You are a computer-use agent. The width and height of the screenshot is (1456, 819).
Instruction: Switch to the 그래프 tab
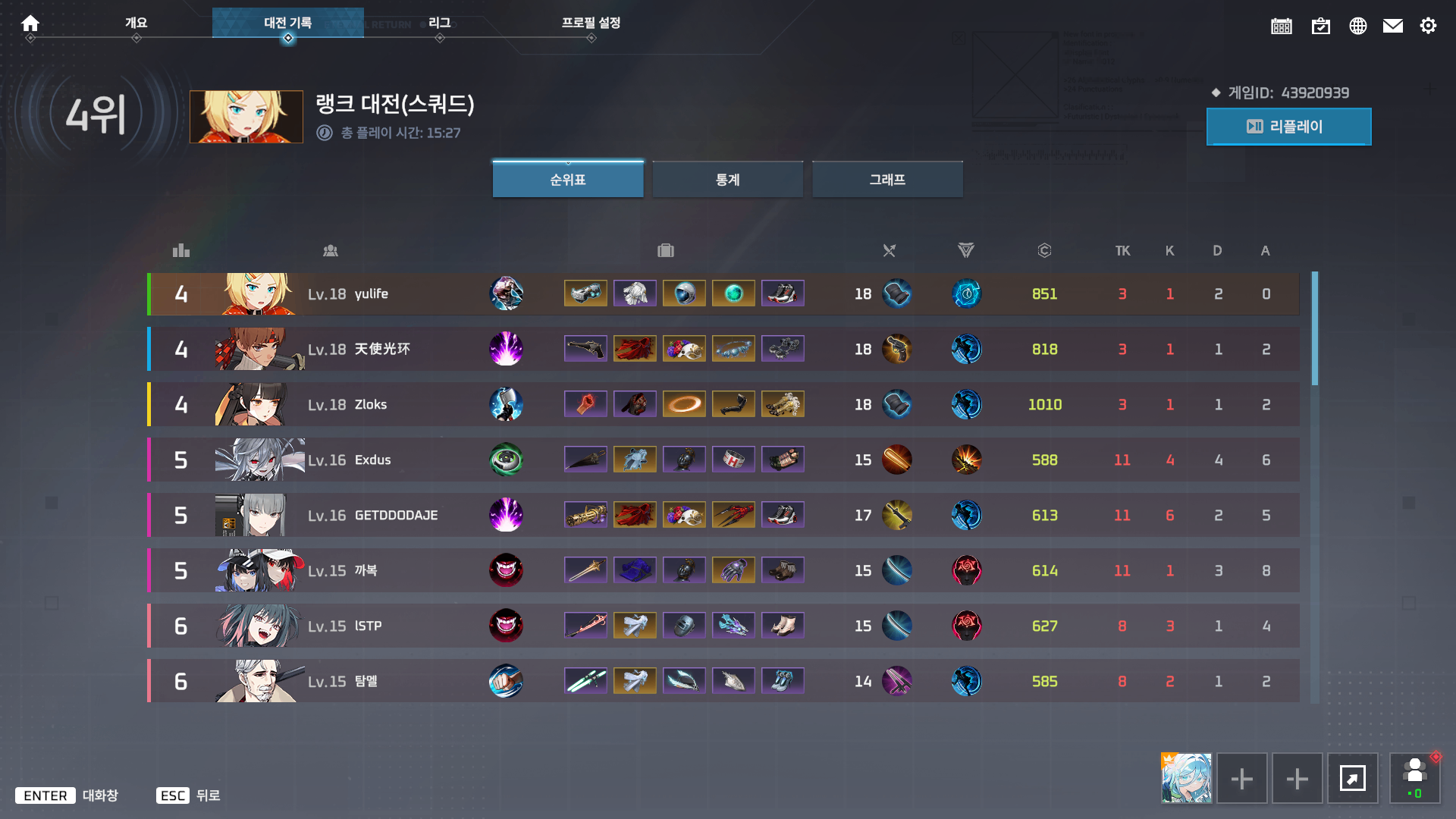click(x=887, y=179)
